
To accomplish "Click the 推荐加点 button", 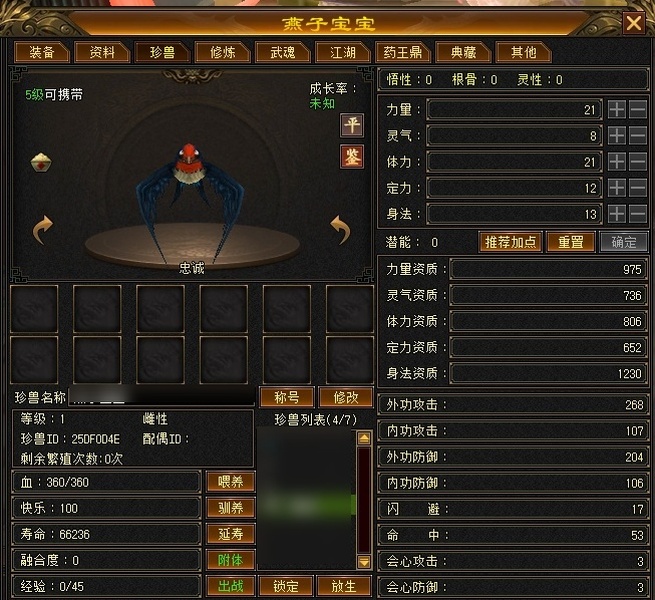I will (x=511, y=242).
